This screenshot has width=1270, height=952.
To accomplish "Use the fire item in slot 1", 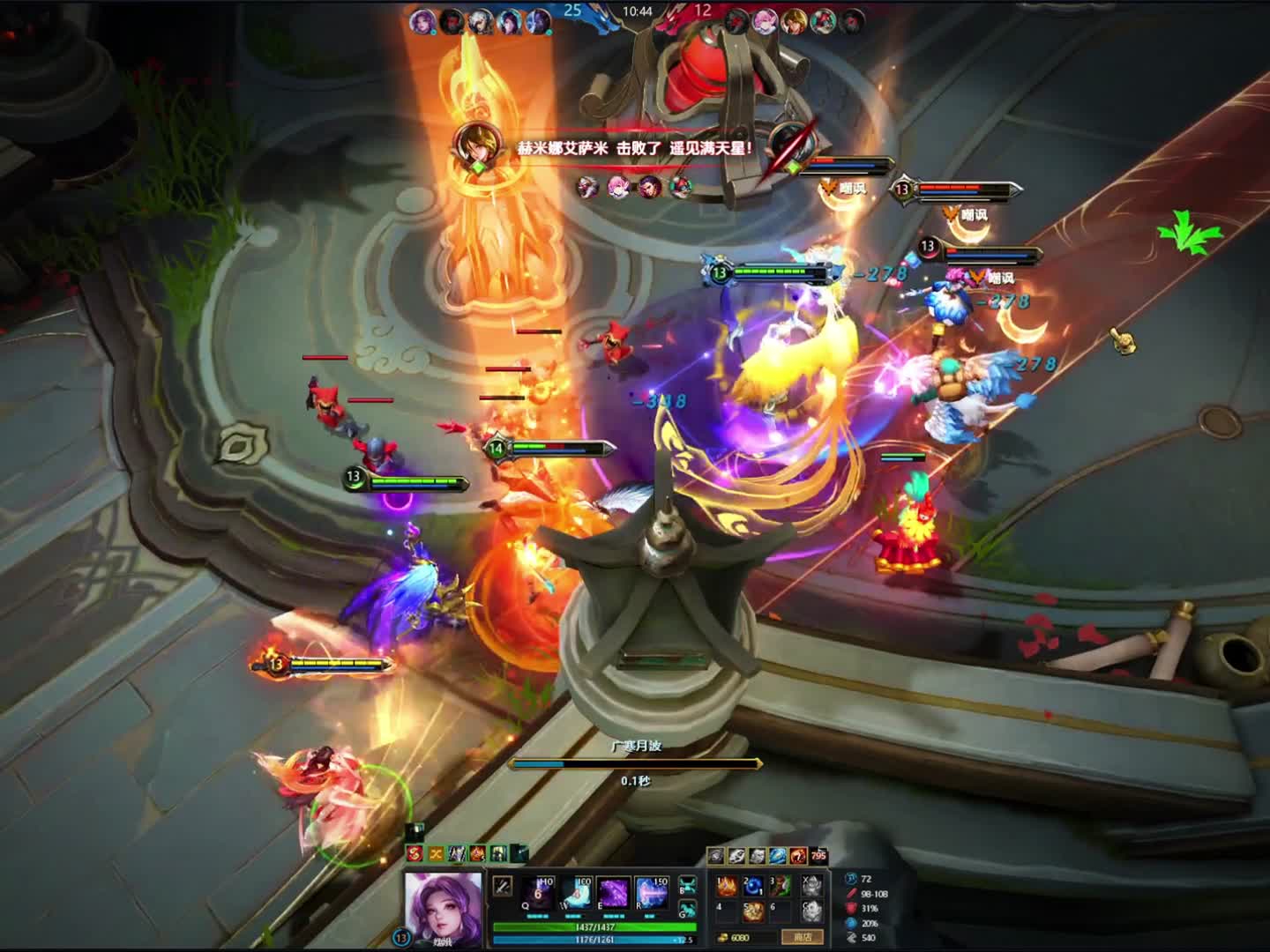I will coord(726,886).
